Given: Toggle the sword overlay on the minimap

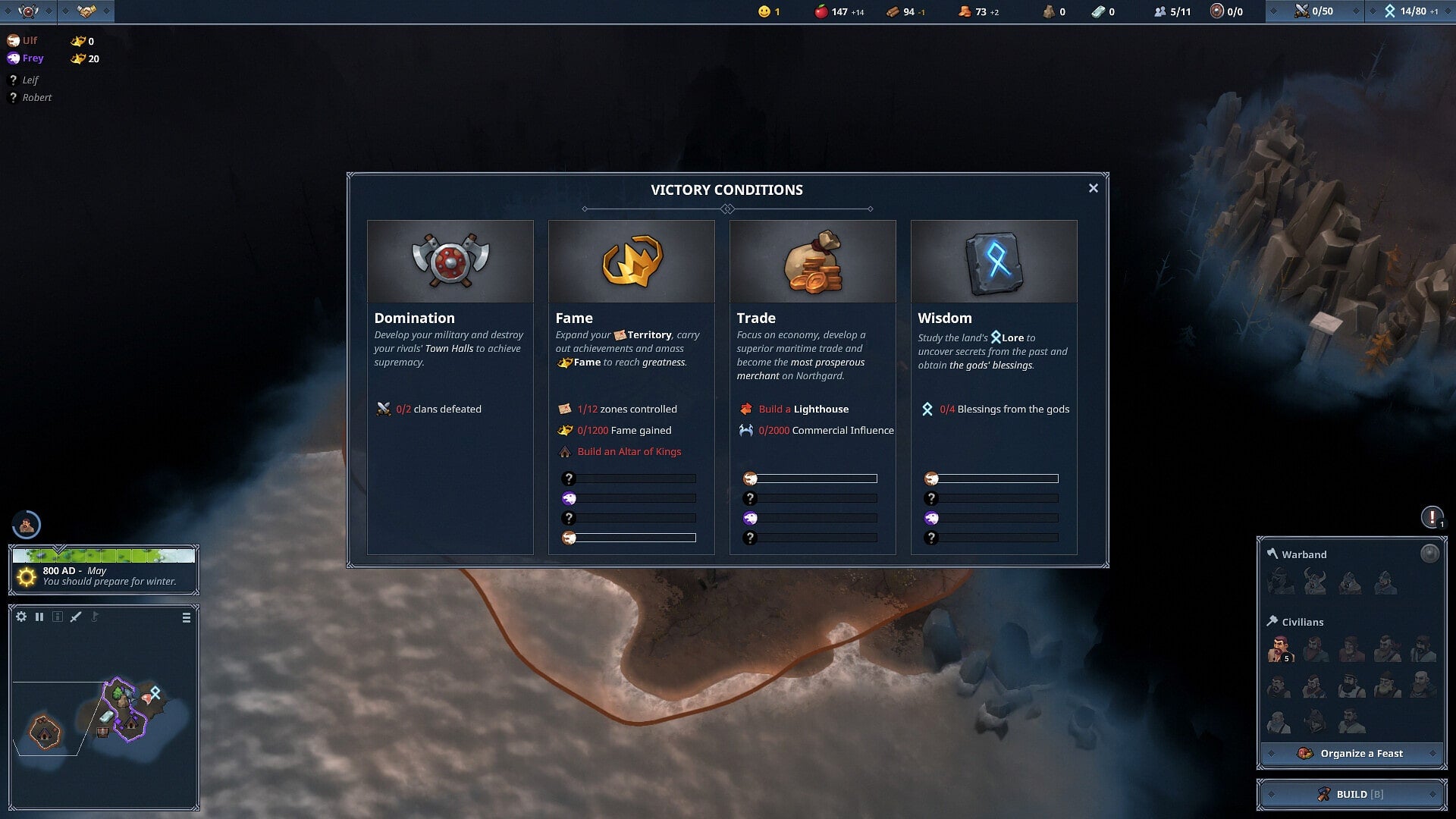Looking at the screenshot, I should click(74, 617).
